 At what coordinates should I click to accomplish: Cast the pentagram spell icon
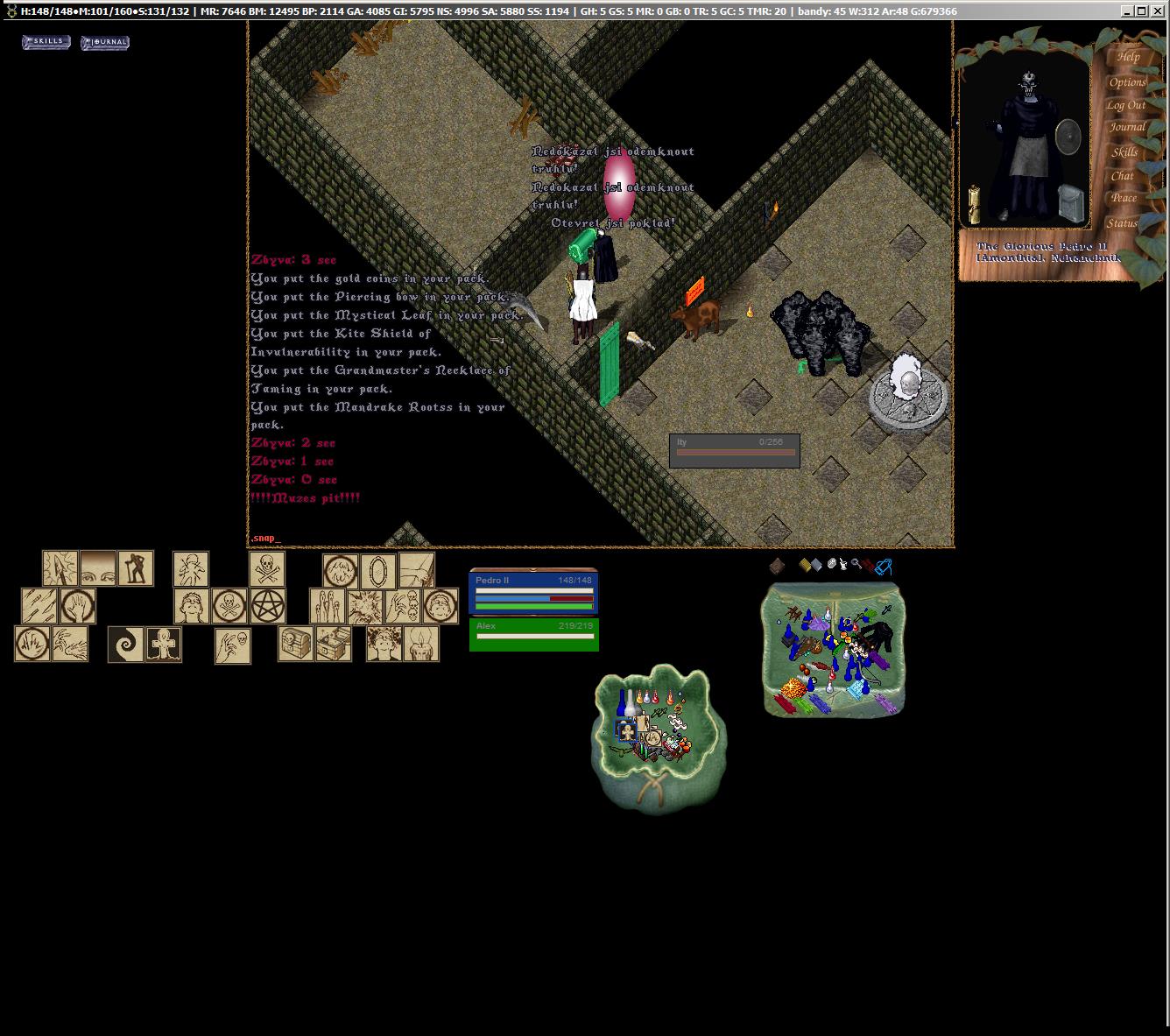[268, 606]
